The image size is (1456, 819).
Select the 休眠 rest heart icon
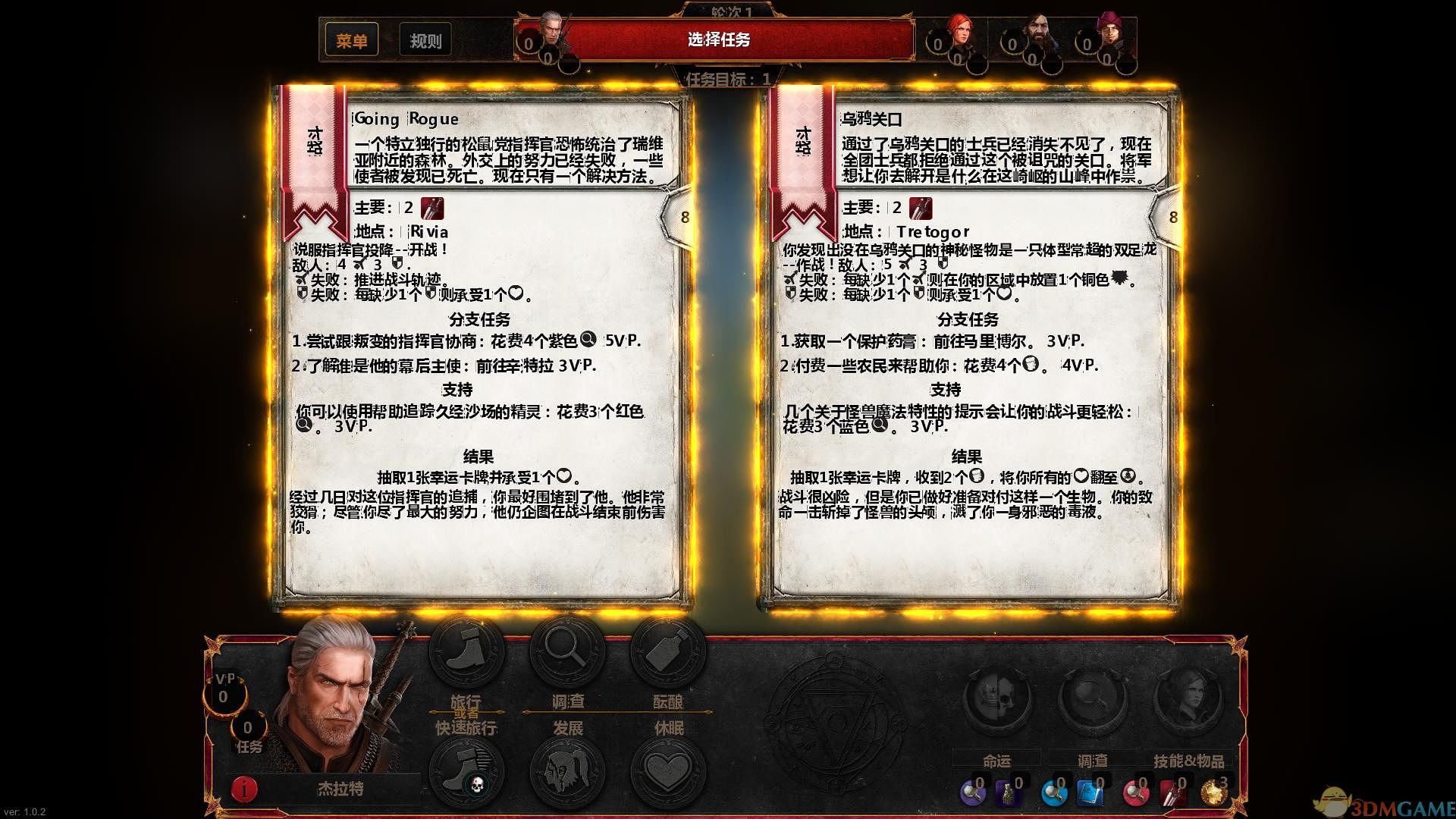click(667, 768)
